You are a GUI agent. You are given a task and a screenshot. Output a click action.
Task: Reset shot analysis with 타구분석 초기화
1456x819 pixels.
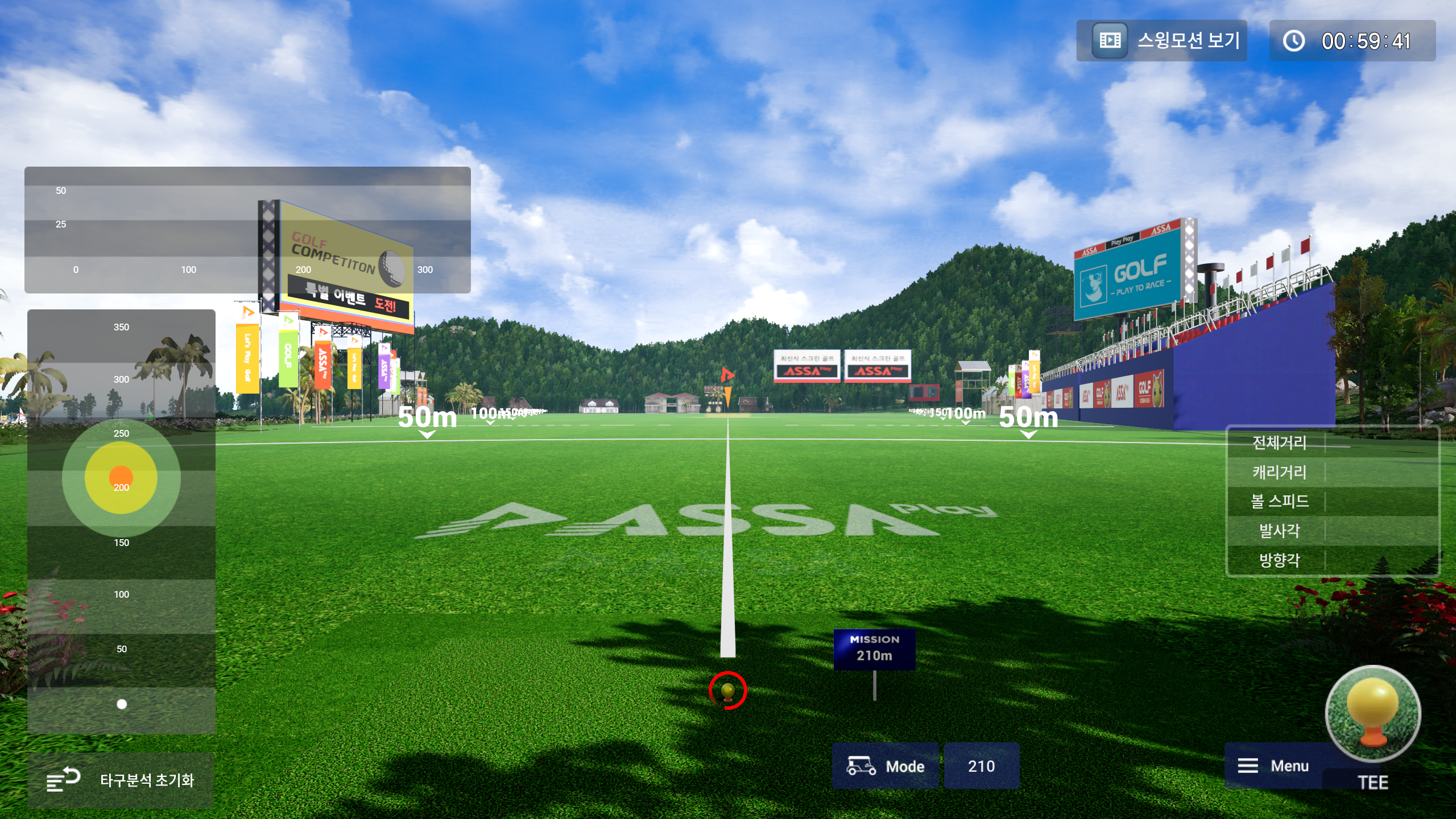click(121, 780)
